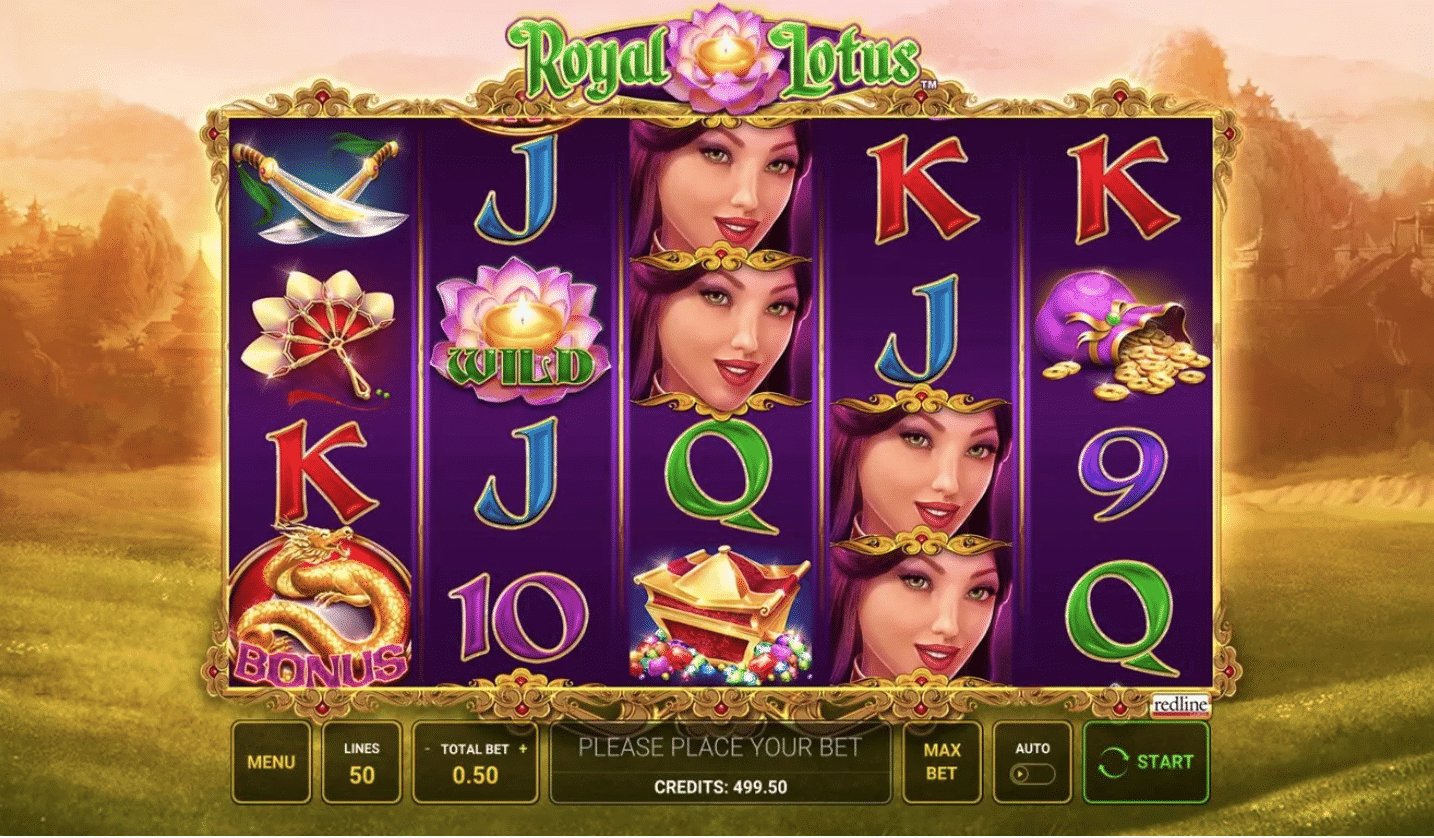Click the LINES 50 selector
Viewport: 1434px width, 838px height.
362,761
